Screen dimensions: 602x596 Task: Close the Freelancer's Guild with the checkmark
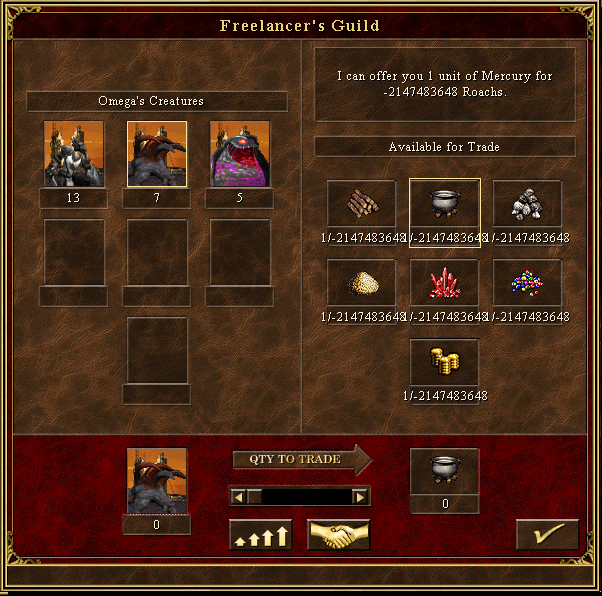547,535
